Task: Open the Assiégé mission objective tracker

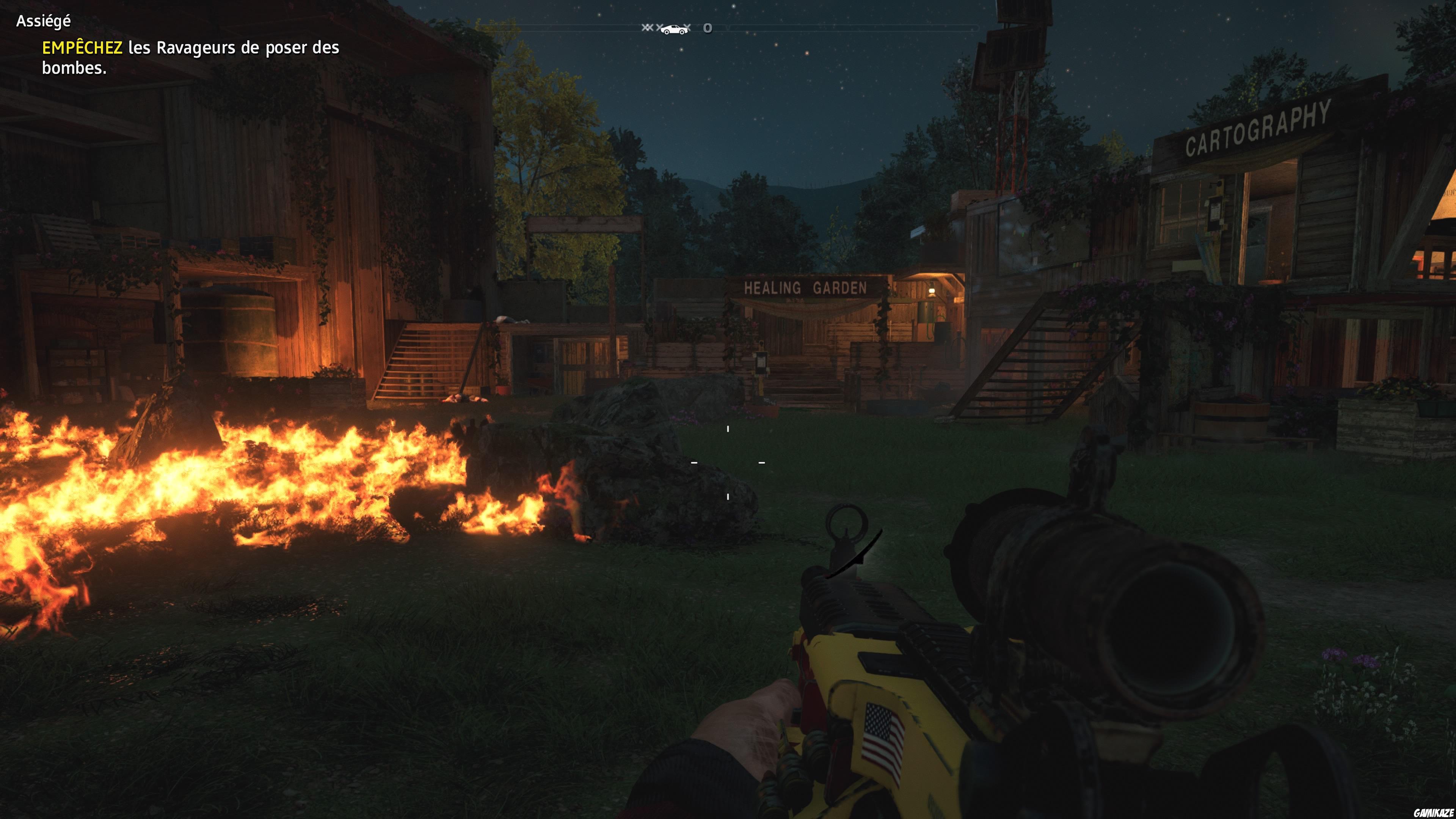Action: click(x=44, y=22)
